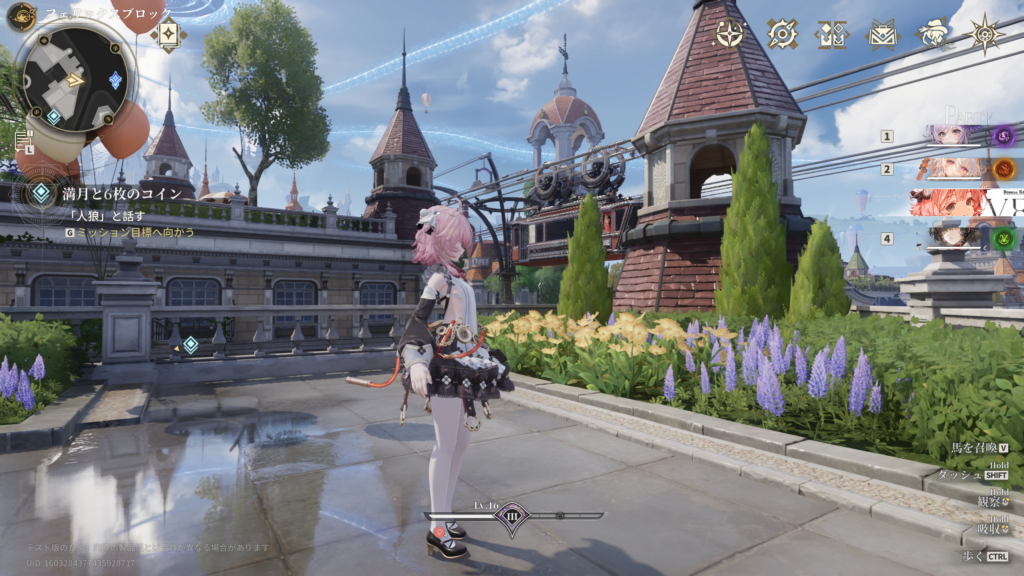The image size is (1024, 576).
Task: Open the hat-wearing character icon
Action: [934, 34]
